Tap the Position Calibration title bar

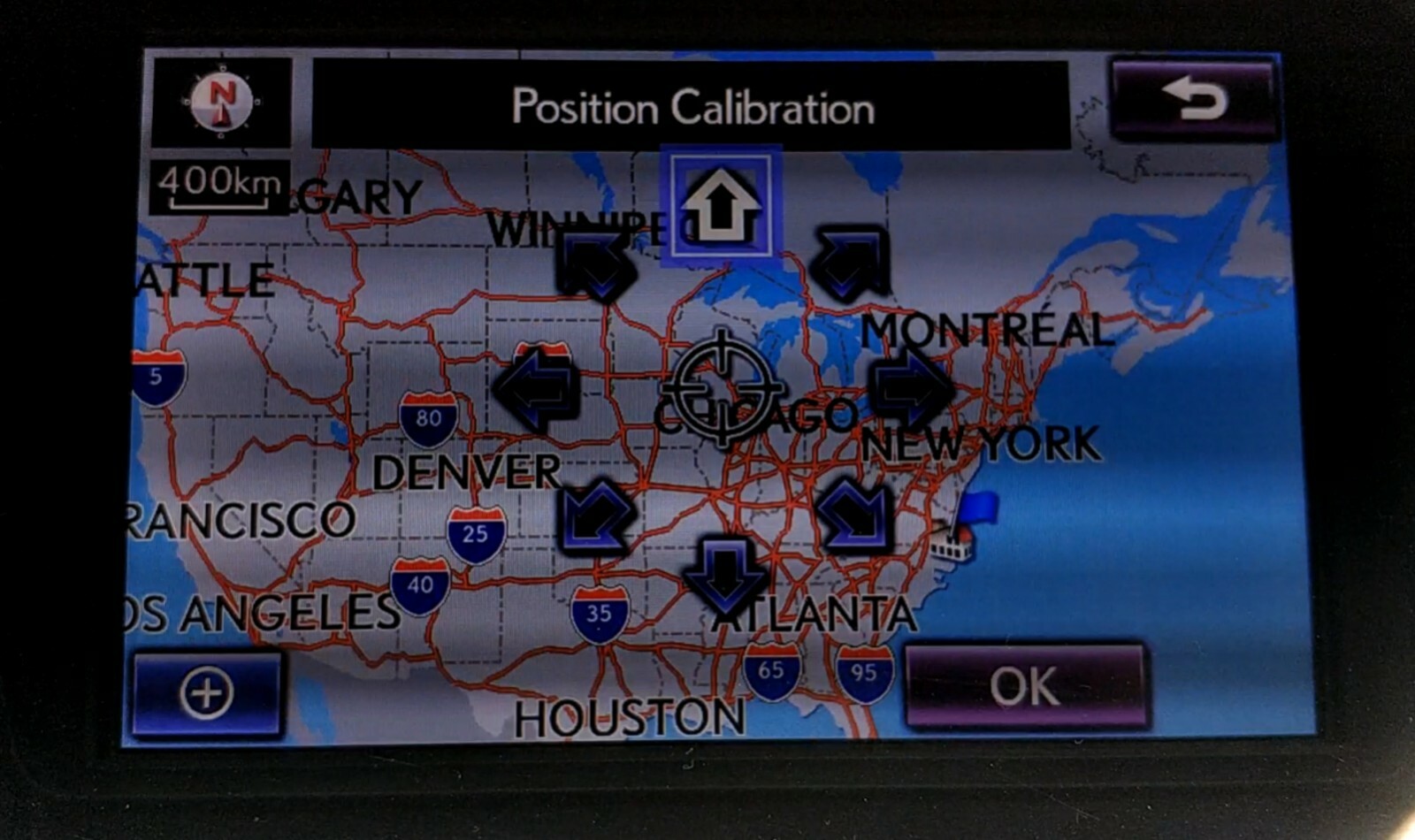point(693,107)
